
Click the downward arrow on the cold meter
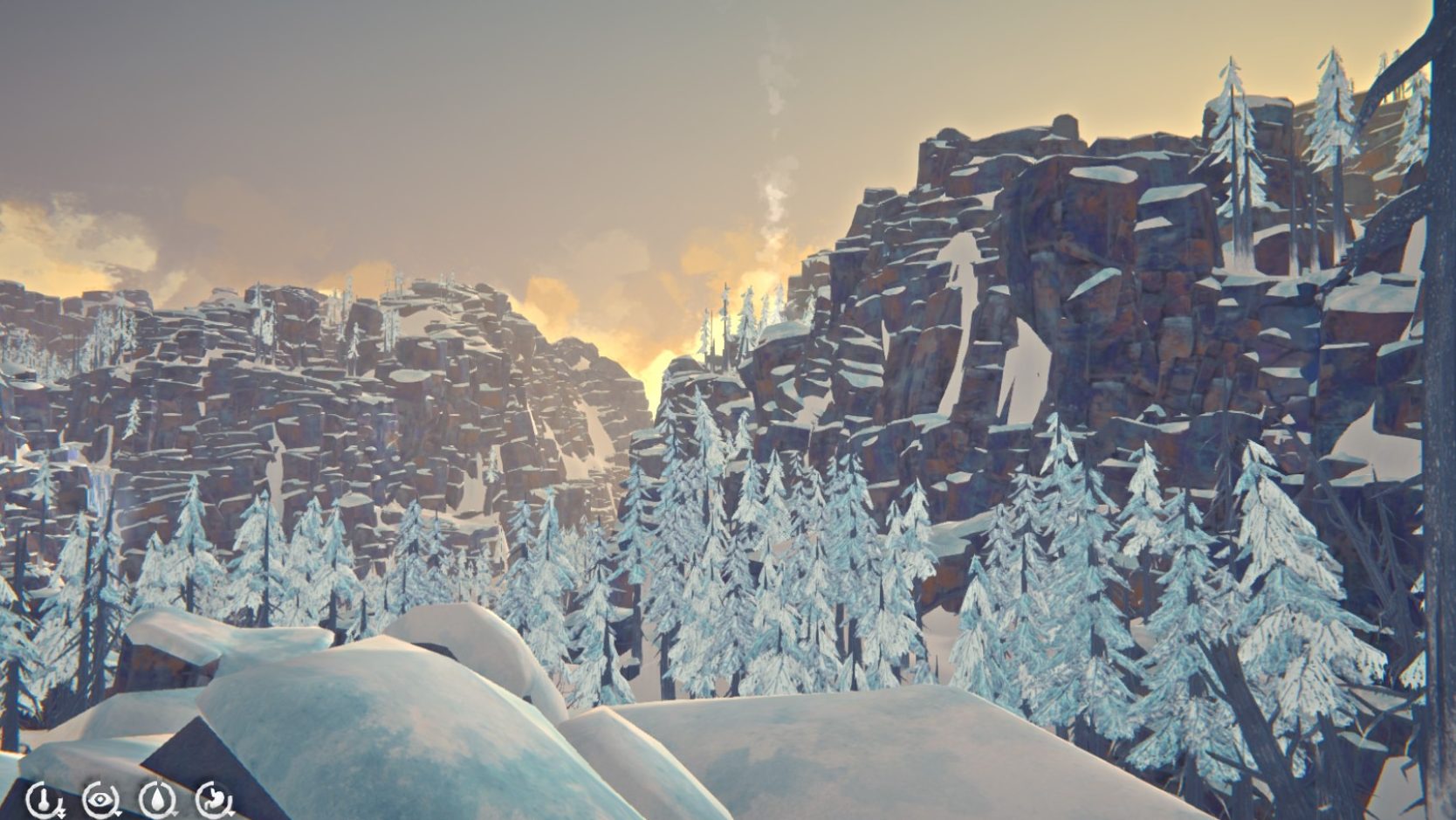click(x=61, y=813)
